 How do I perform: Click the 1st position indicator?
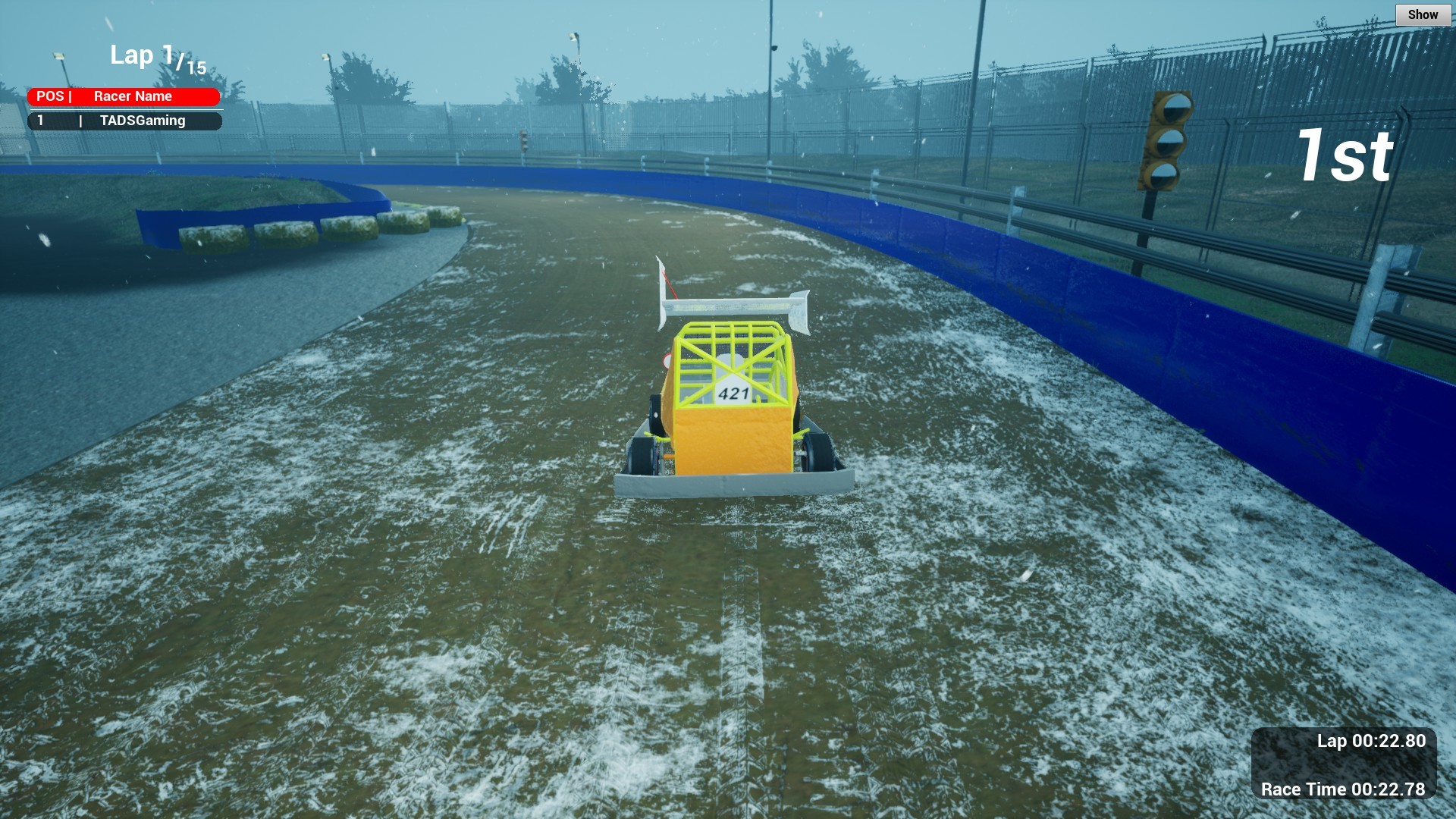point(1347,157)
